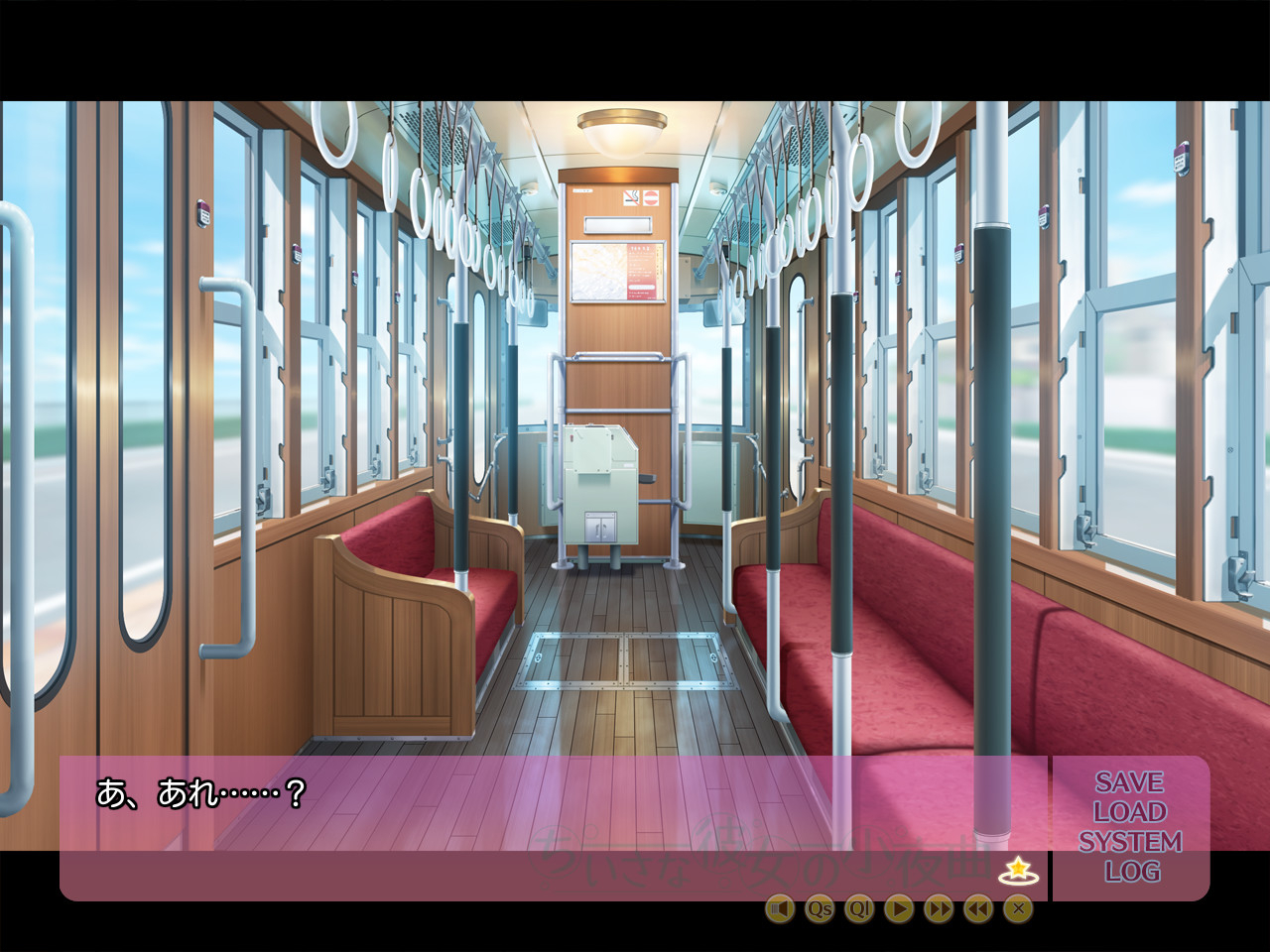
Task: Open the SAVE menu
Action: [x=1129, y=782]
